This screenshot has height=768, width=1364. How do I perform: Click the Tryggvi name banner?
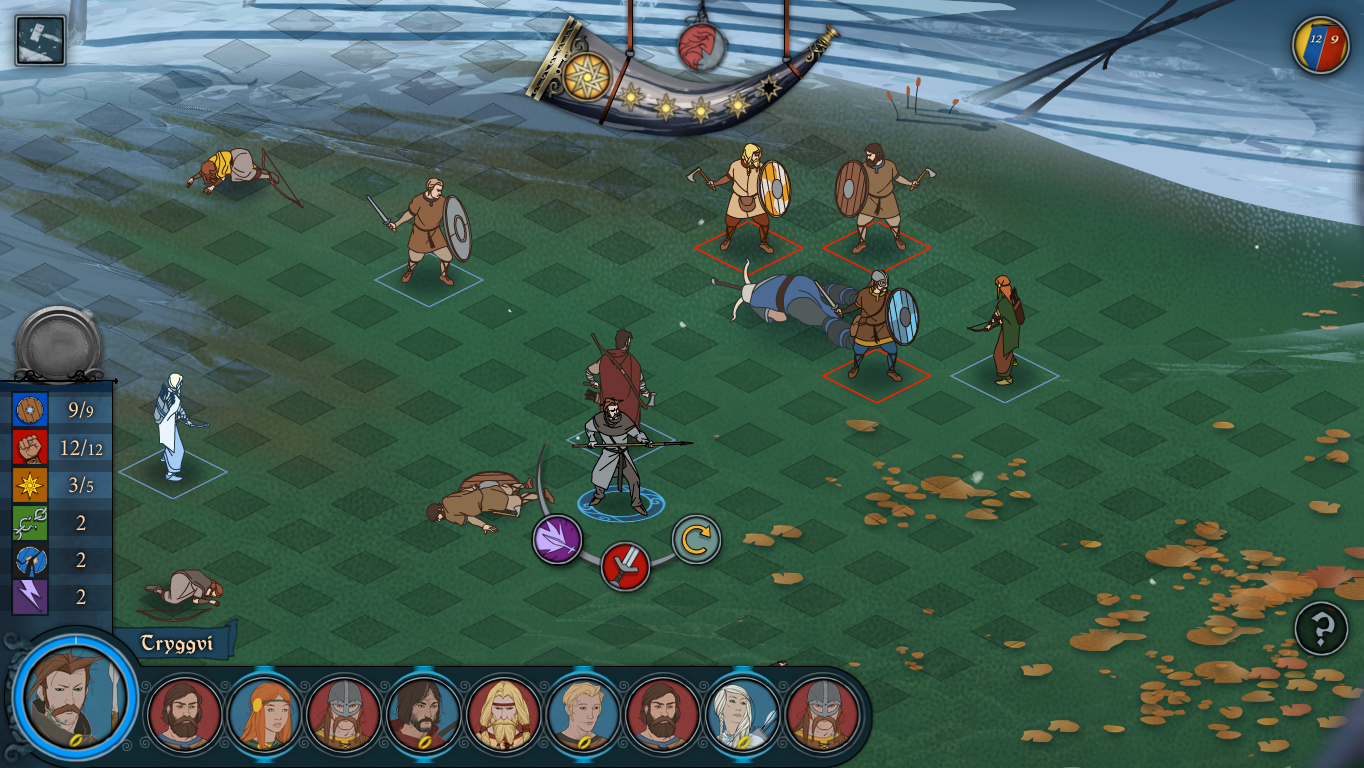pyautogui.click(x=177, y=643)
